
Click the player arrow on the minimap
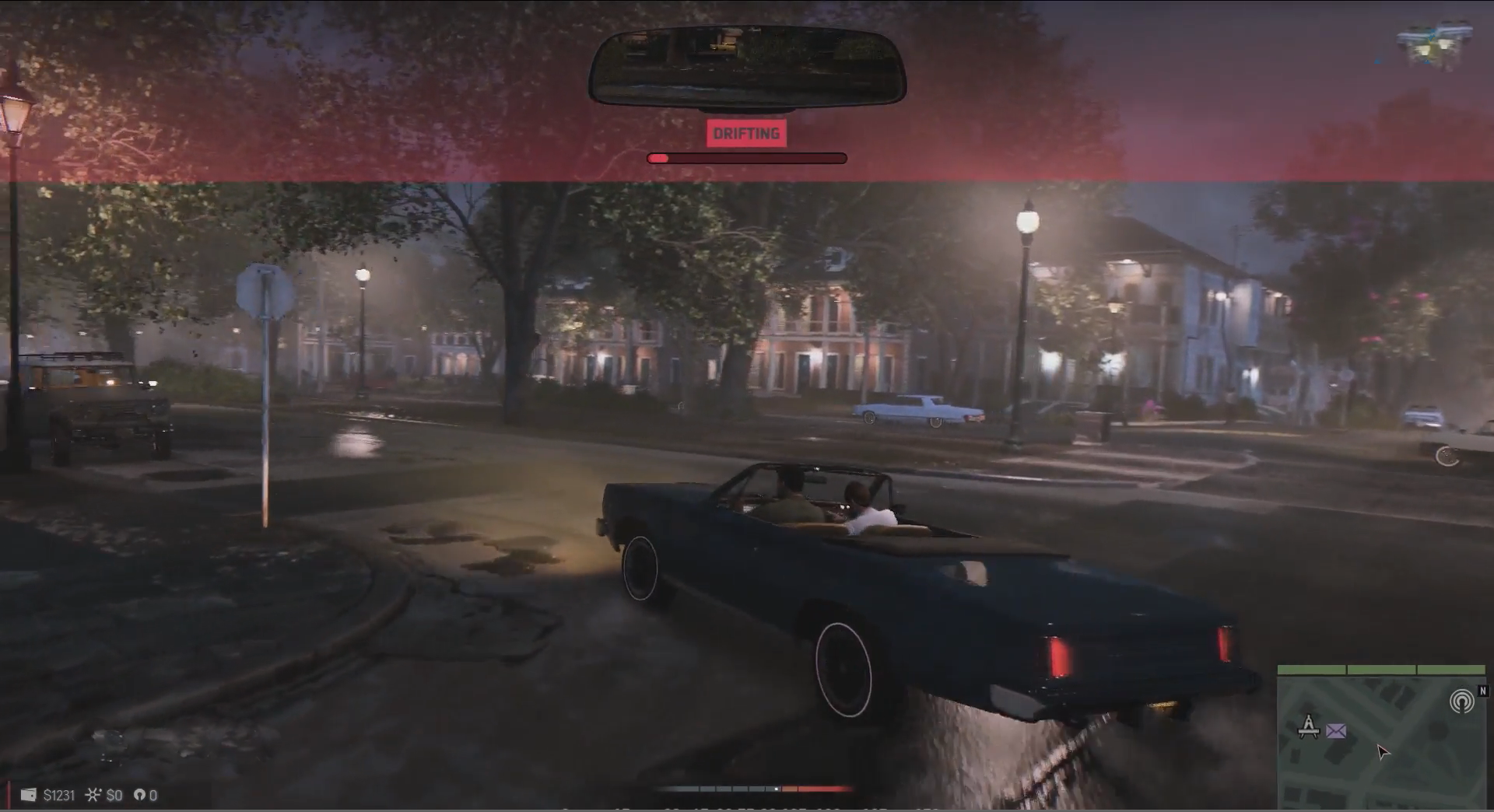(x=1382, y=752)
